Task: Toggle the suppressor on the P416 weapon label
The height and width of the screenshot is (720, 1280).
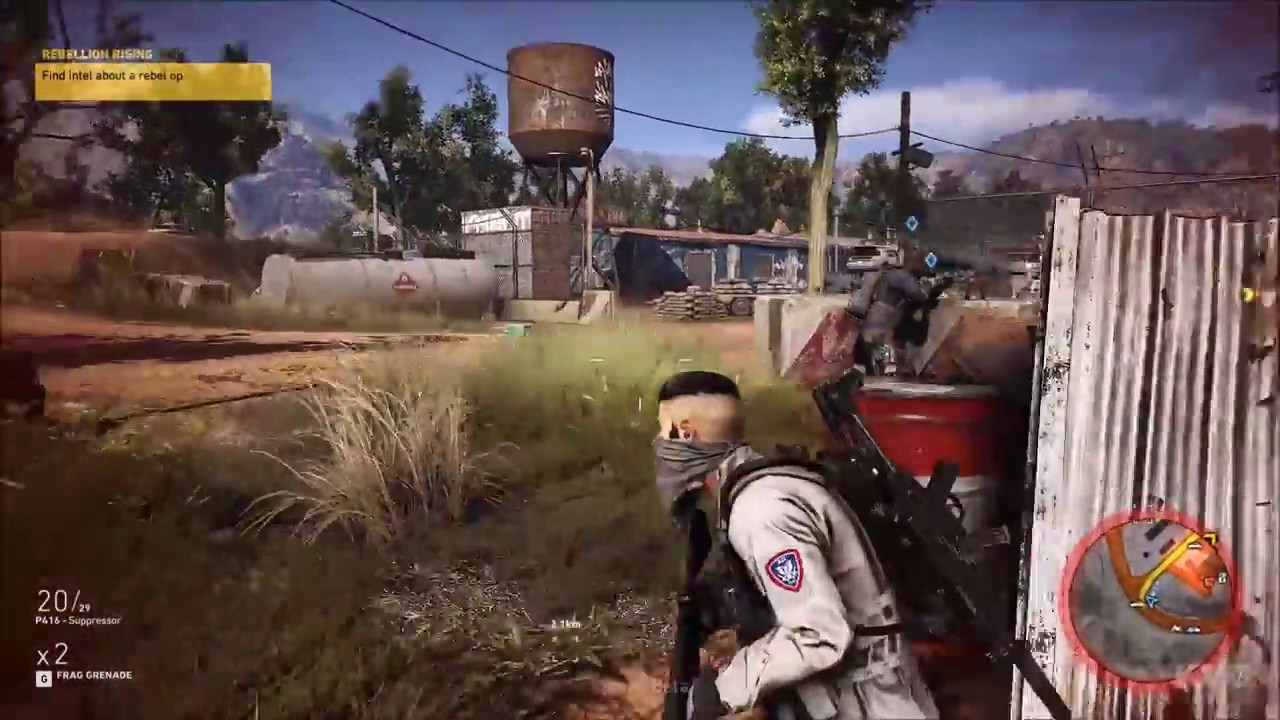Action: click(x=78, y=620)
